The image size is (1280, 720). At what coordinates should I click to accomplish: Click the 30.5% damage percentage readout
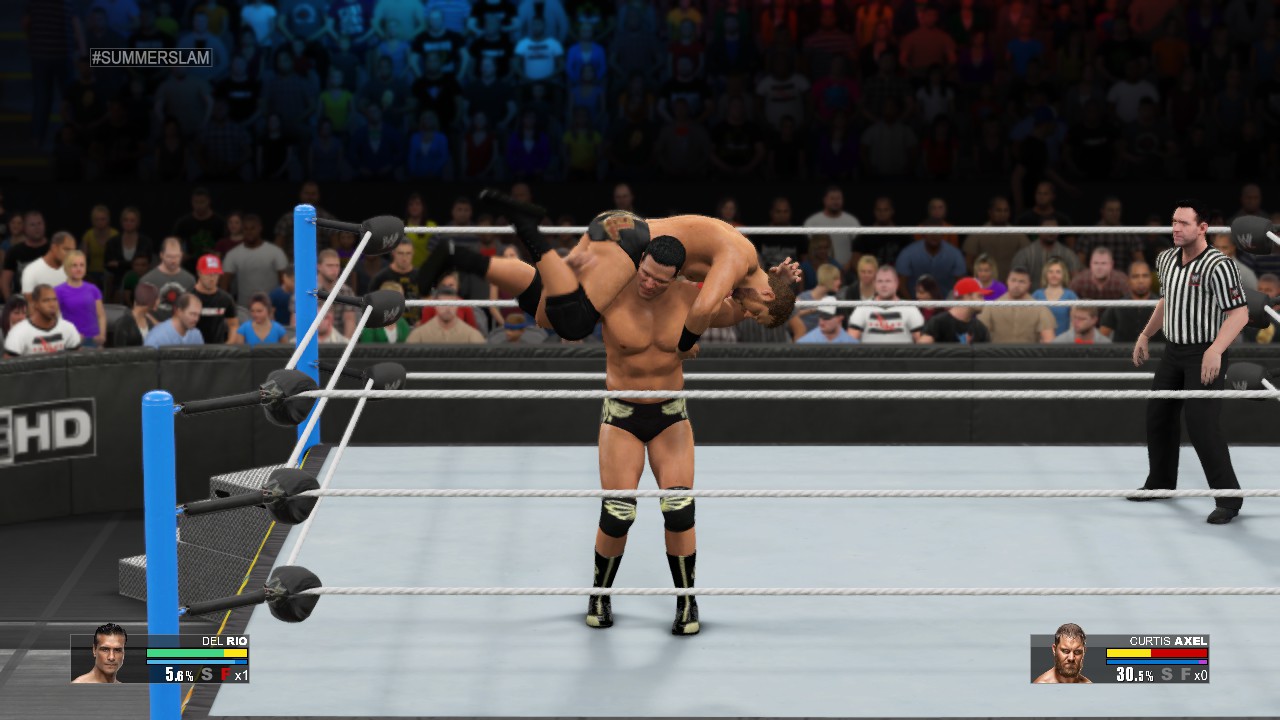(1133, 674)
